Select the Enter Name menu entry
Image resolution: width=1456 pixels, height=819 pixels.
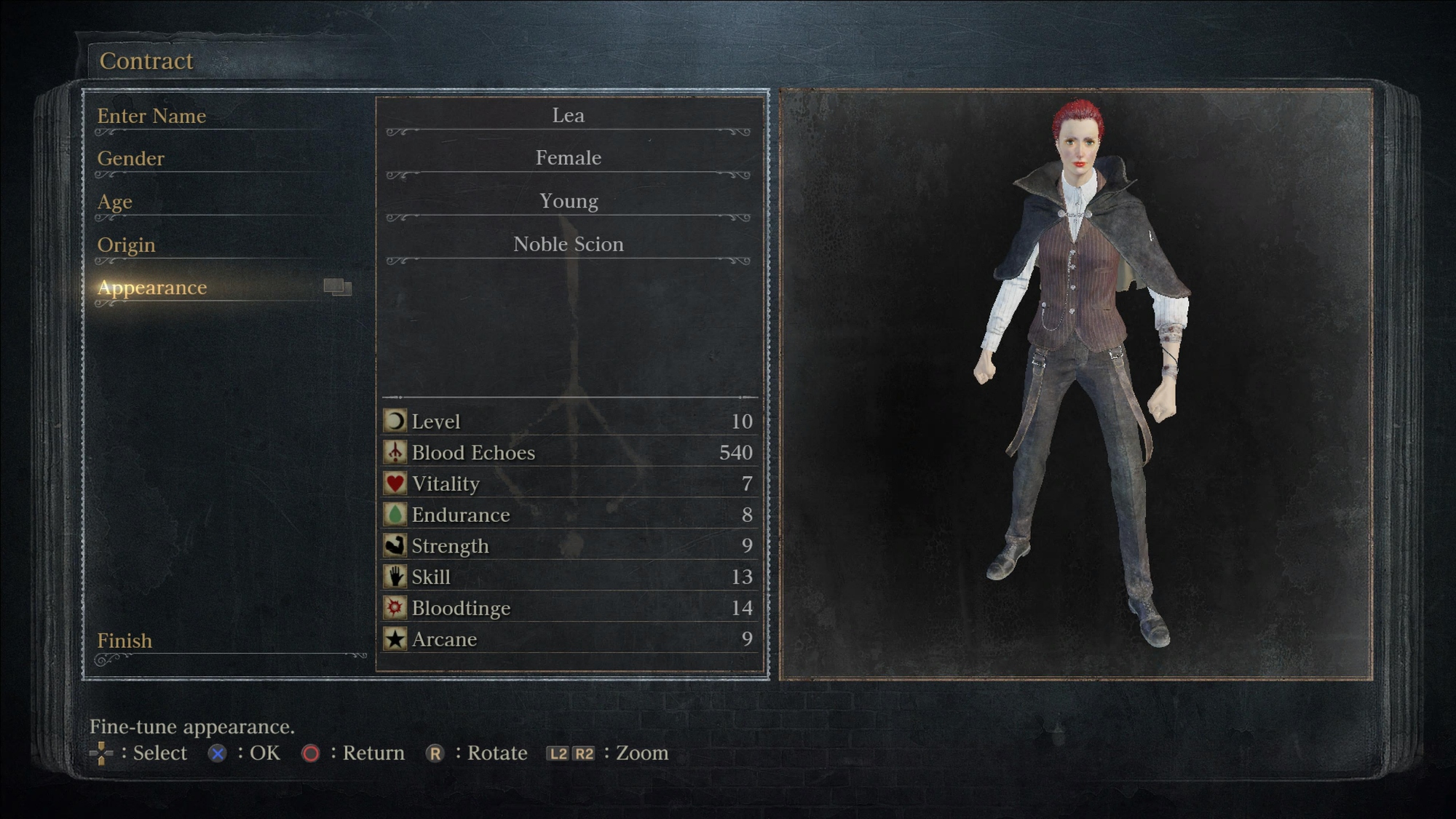click(151, 116)
